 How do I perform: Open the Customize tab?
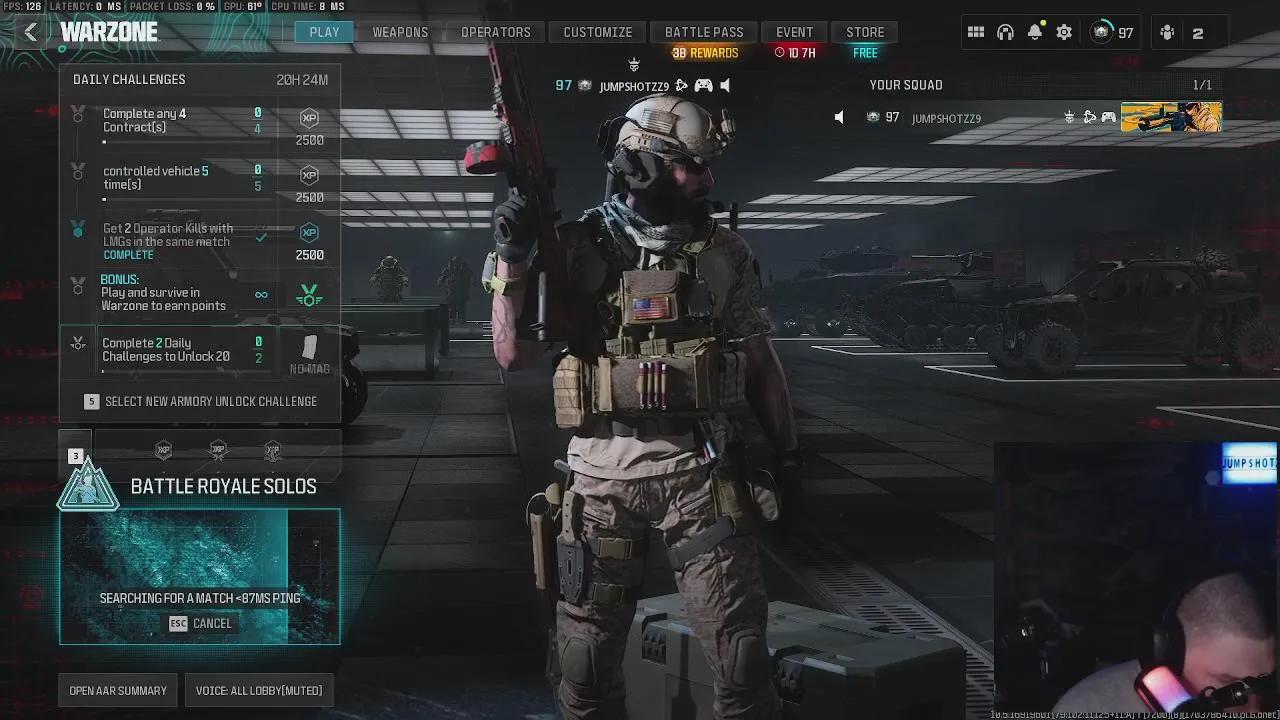click(597, 32)
